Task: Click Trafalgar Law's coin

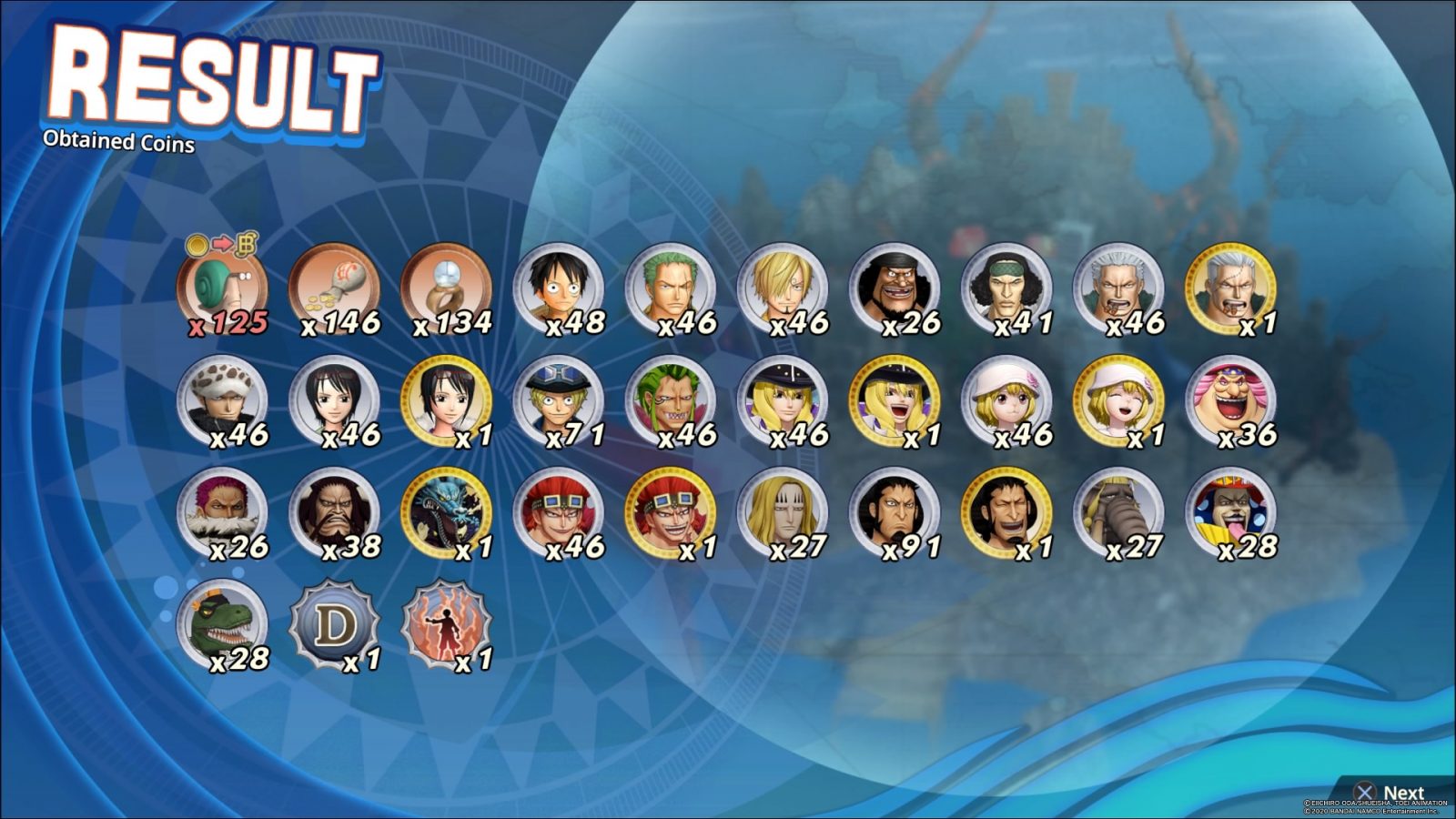Action: [x=223, y=400]
